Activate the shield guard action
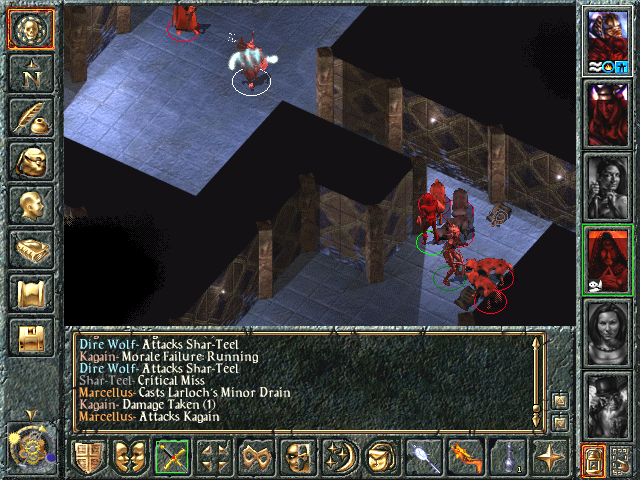Screen dimensions: 640x480 88,458
